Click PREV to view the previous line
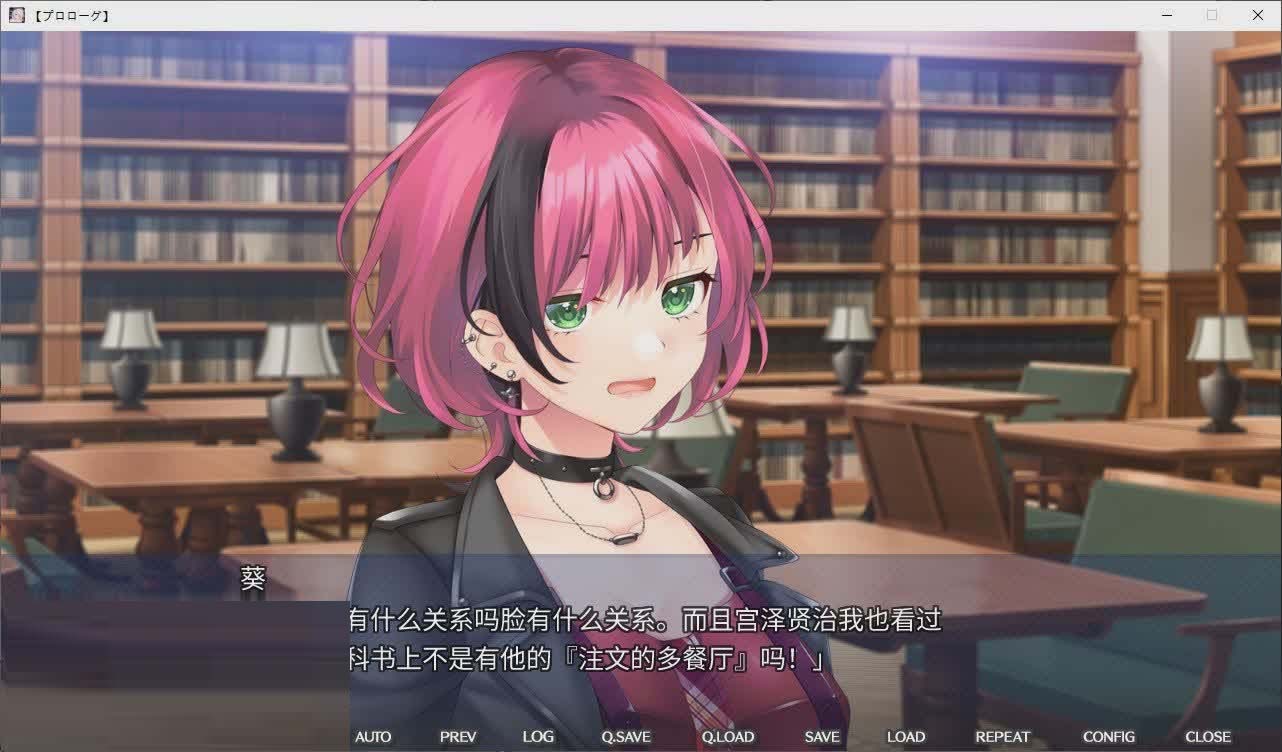 457,736
